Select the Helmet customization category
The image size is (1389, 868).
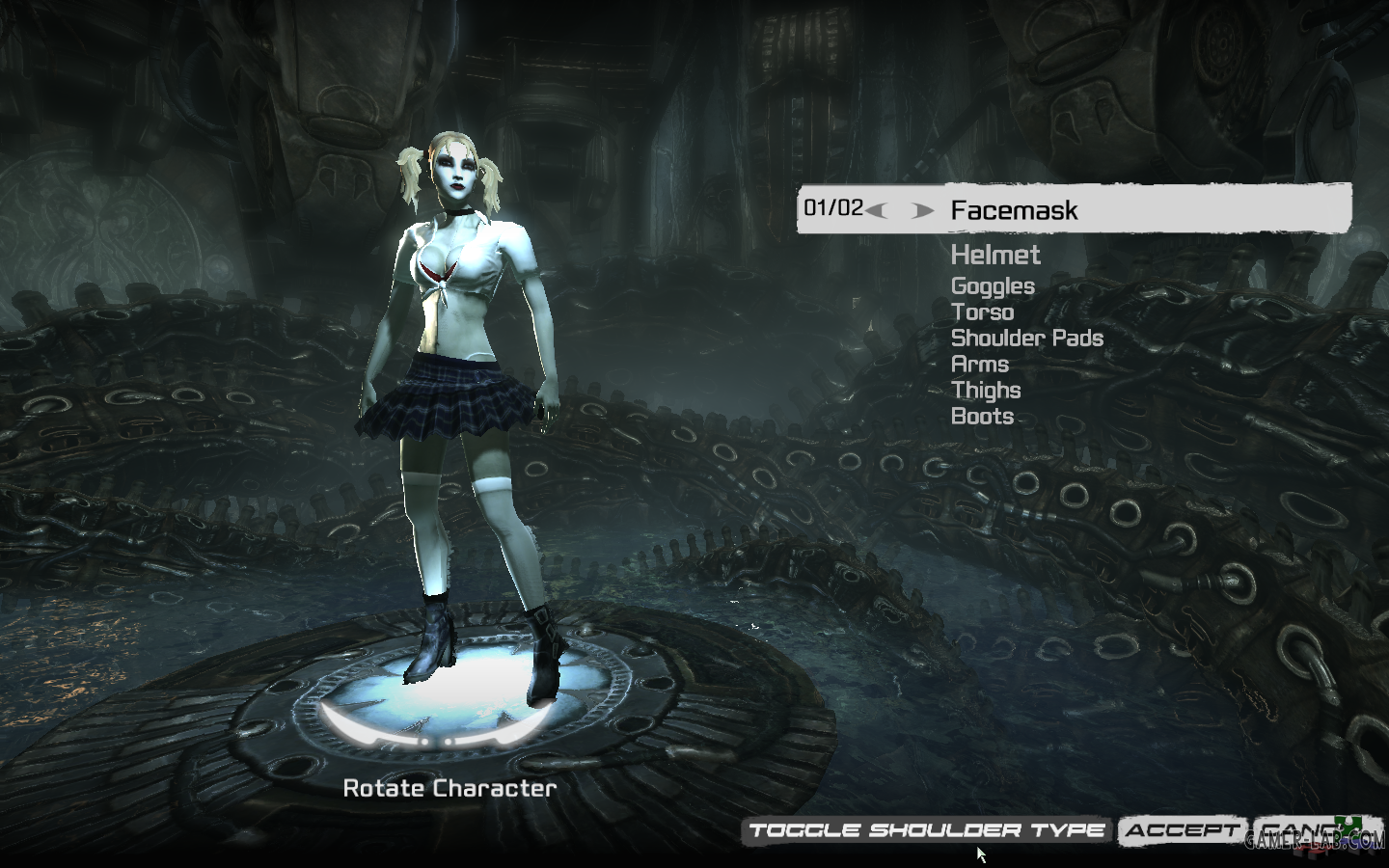point(995,256)
